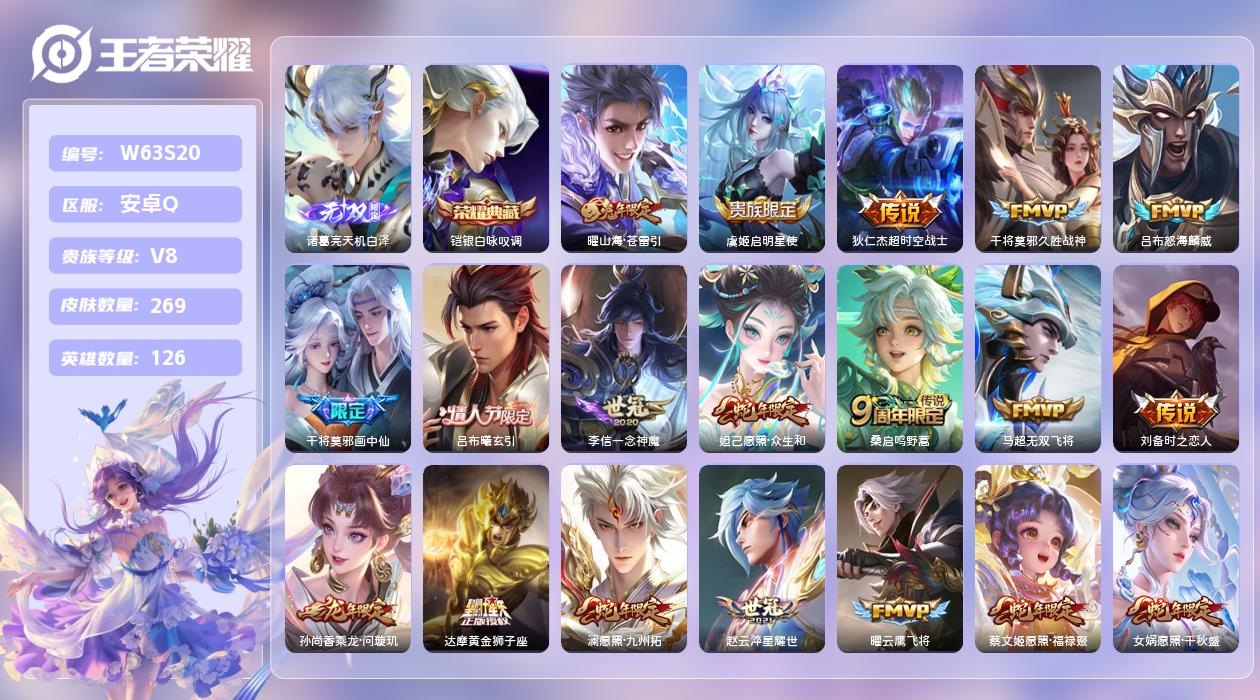This screenshot has height=700, width=1260.
Task: Open the 马超无双飞将 skin card
Action: (1038, 358)
